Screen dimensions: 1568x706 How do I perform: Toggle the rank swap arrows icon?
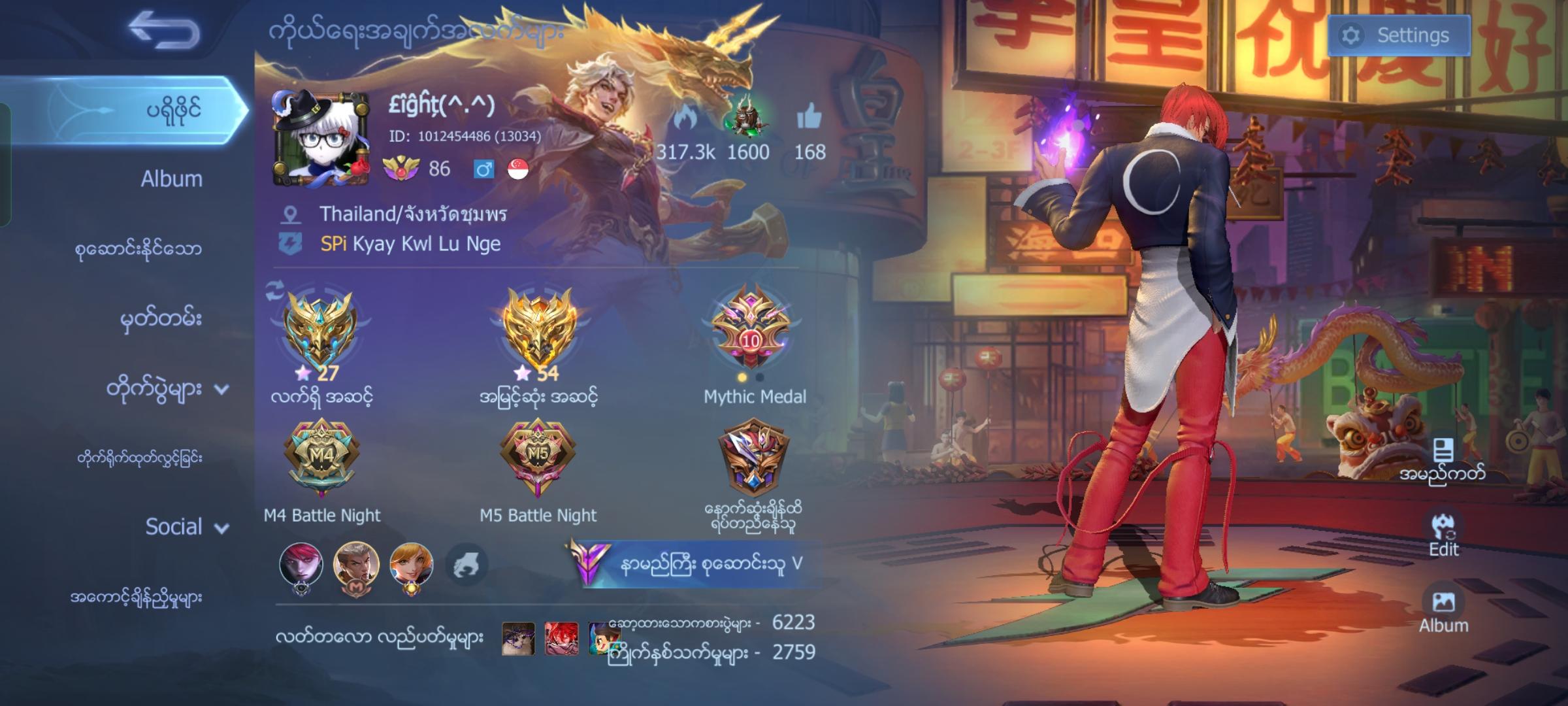click(276, 292)
